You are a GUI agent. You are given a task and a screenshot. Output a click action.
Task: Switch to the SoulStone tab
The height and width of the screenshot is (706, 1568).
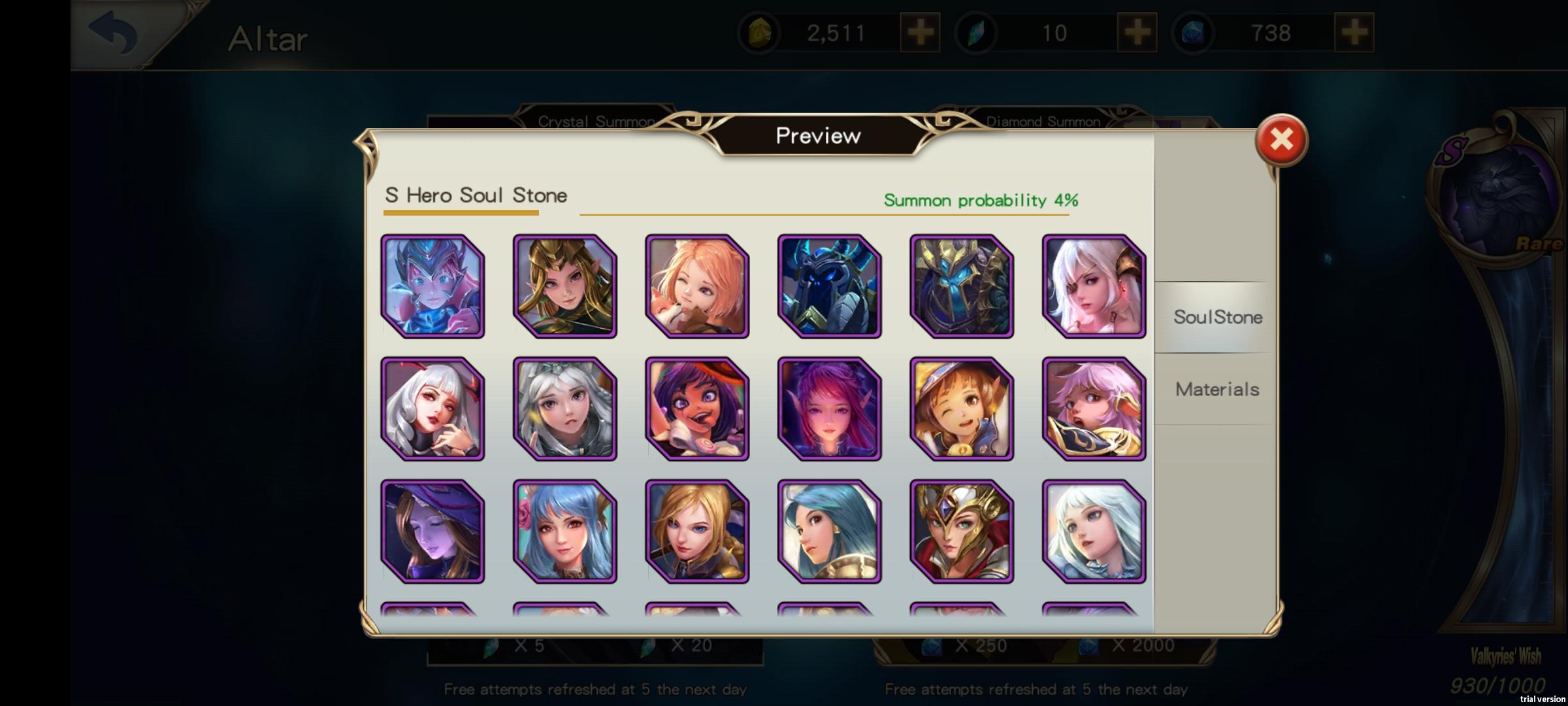click(1217, 318)
